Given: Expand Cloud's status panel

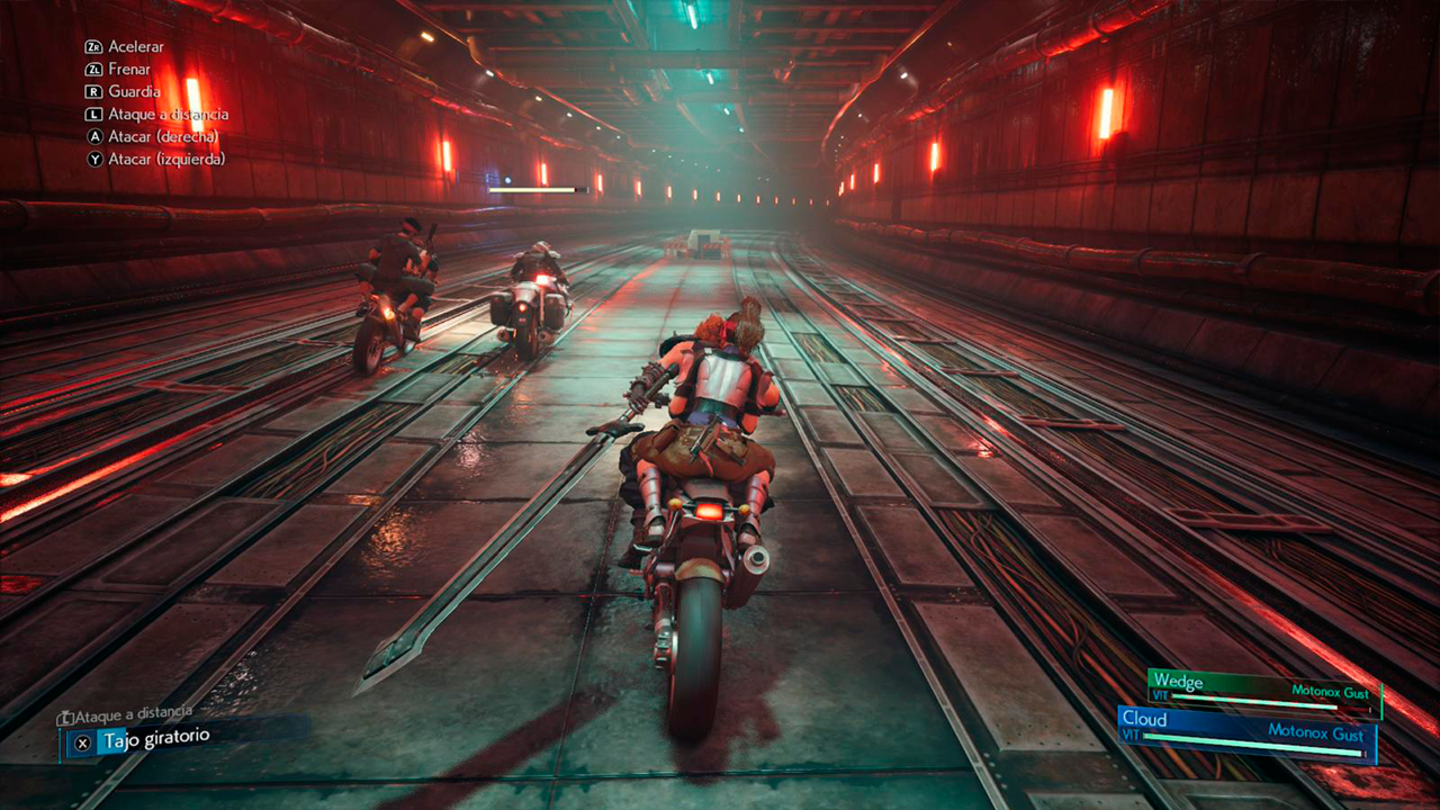Looking at the screenshot, I should pyautogui.click(x=1146, y=720).
